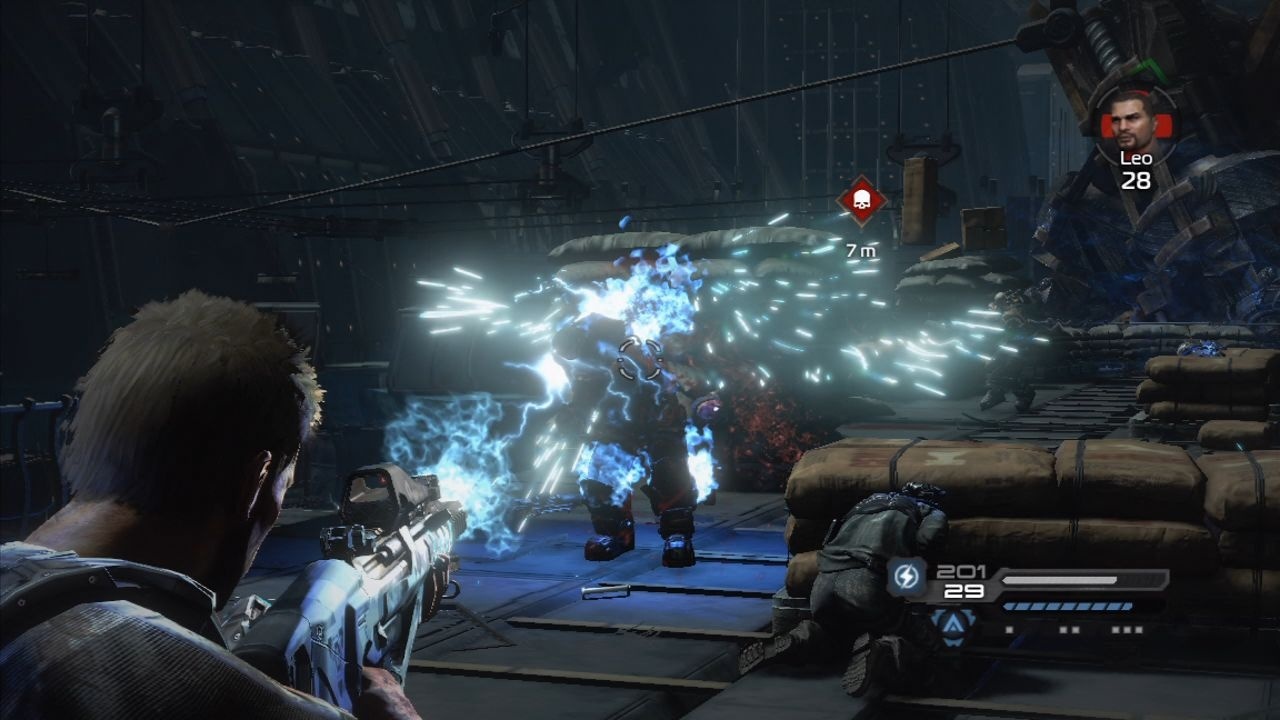Expand the ammo counter panel

point(960,580)
